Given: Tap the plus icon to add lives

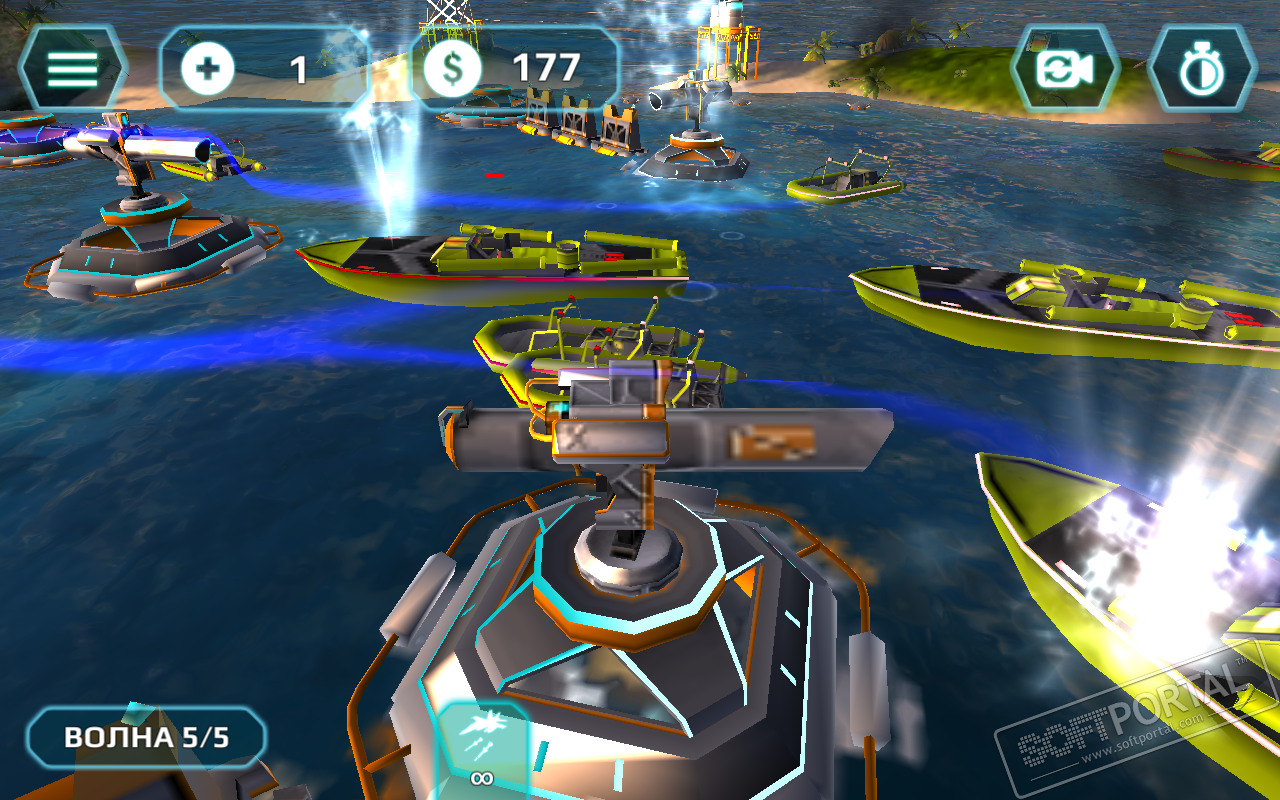Looking at the screenshot, I should coord(209,69).
